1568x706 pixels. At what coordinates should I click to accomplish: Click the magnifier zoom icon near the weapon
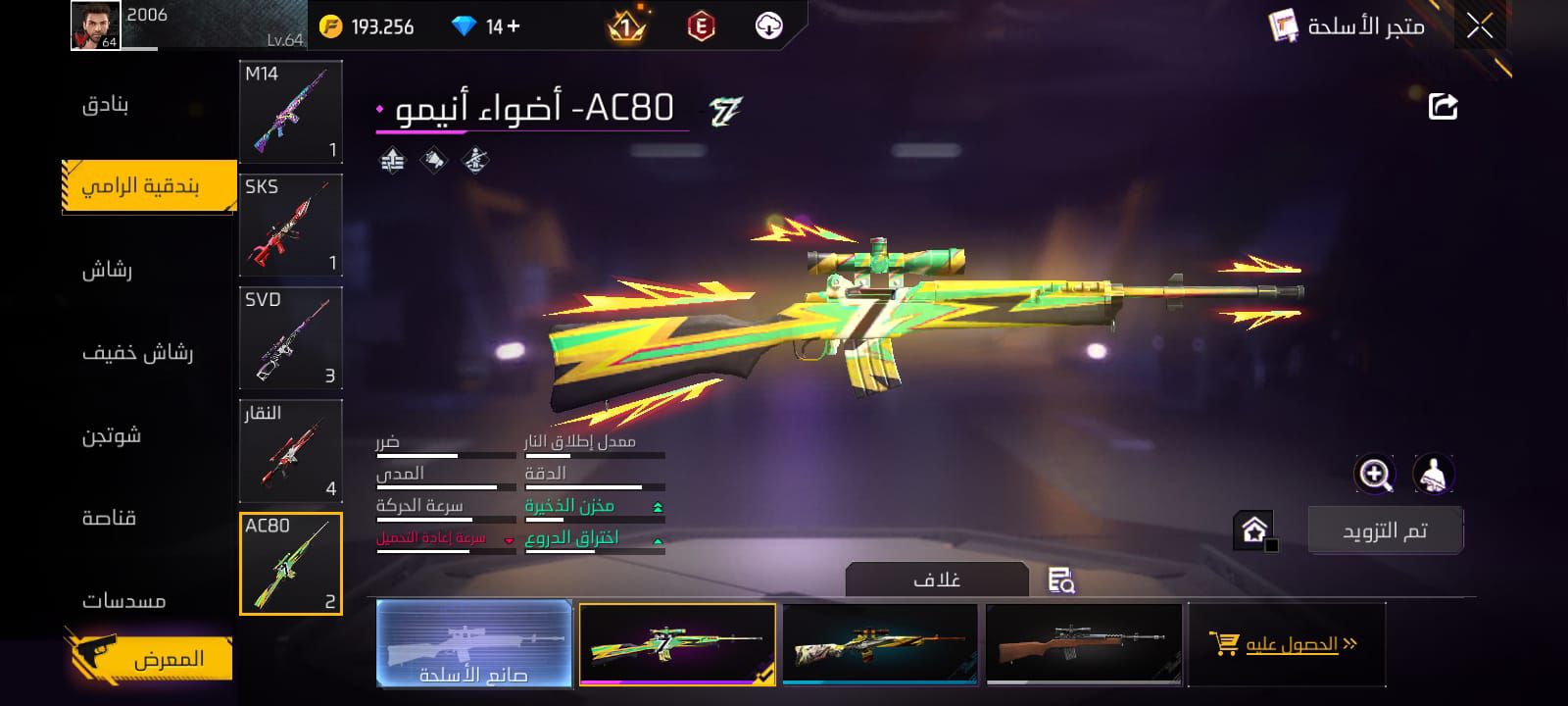click(1376, 475)
